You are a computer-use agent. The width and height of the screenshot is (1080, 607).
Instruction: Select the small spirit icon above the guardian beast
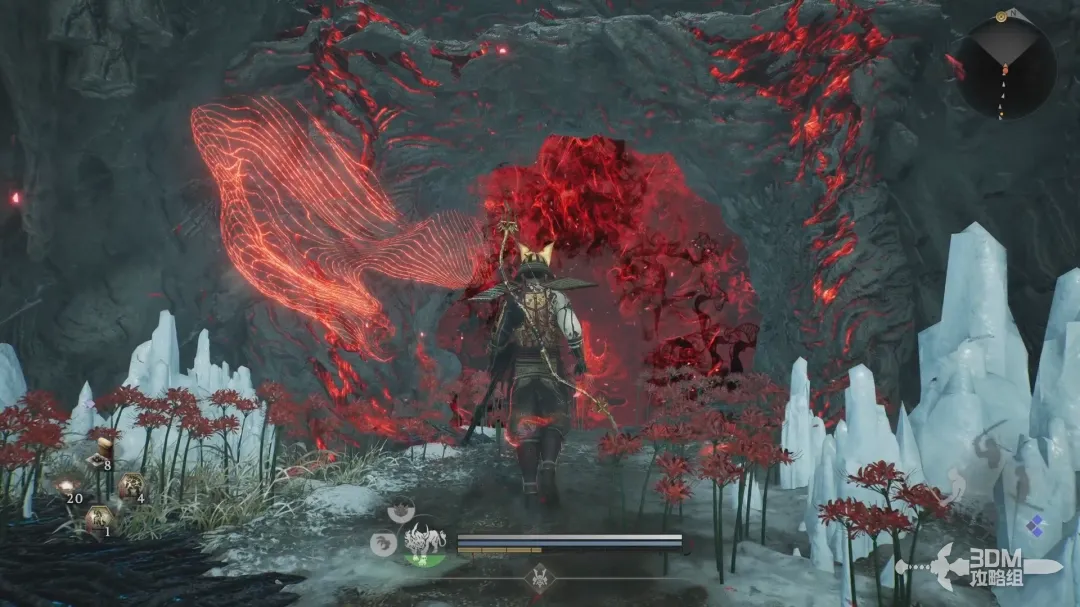point(402,511)
